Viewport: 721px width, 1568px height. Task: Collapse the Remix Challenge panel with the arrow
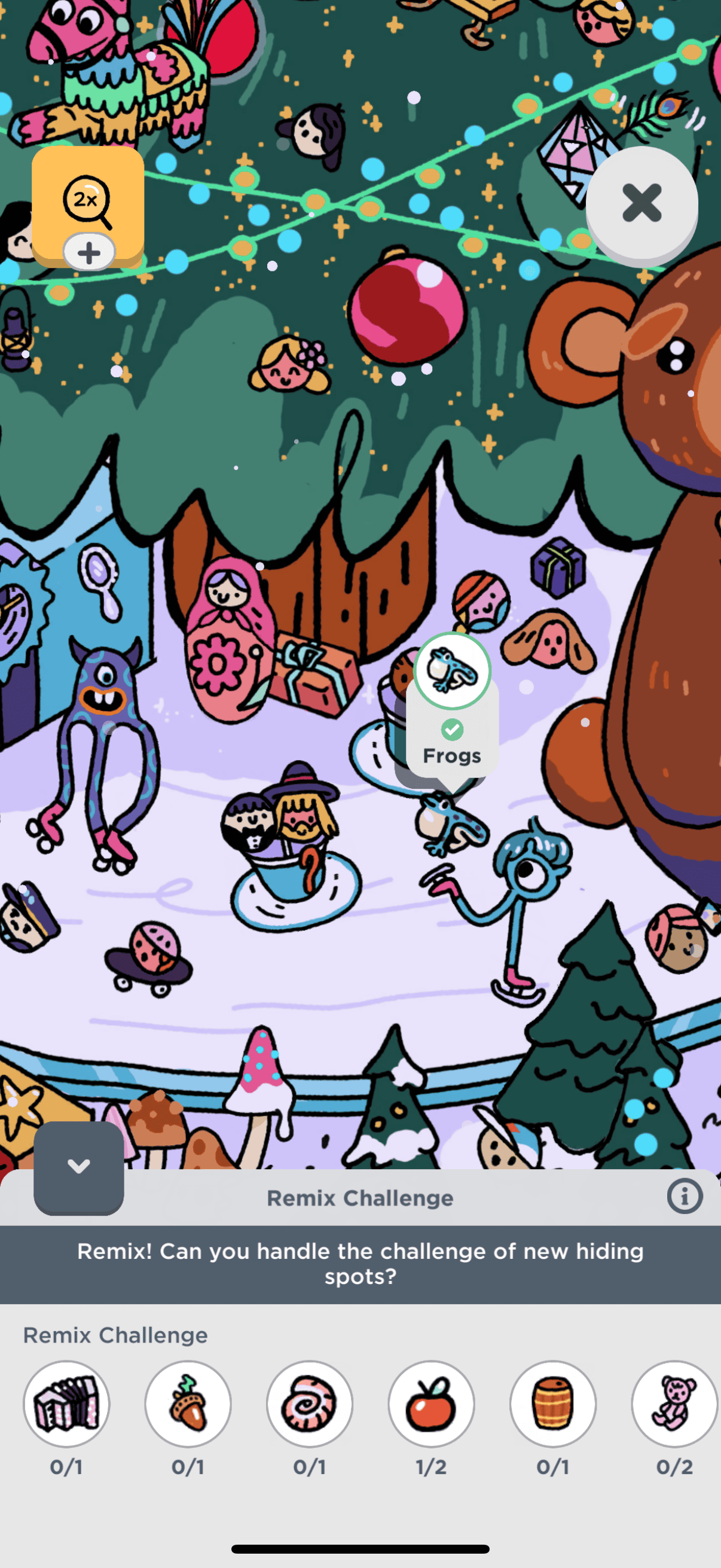(78, 1166)
